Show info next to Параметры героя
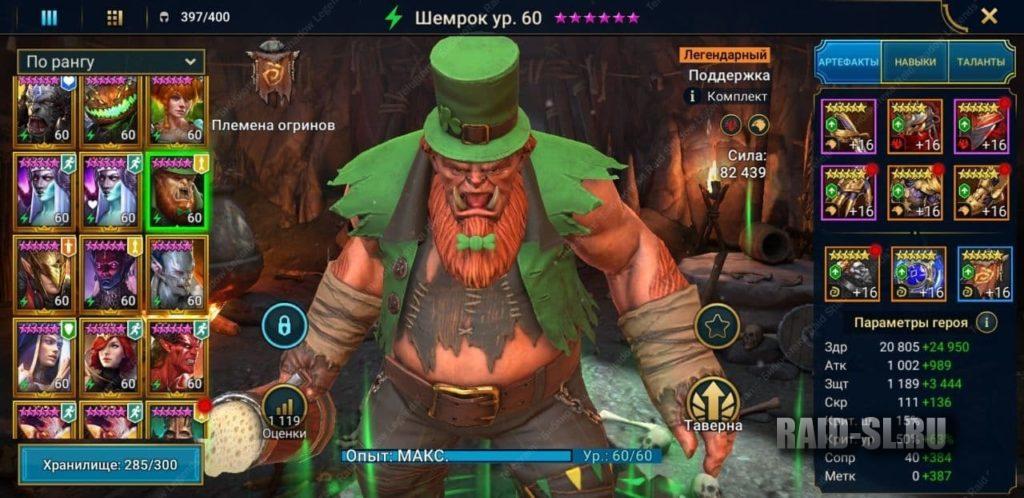Viewport: 1024px width, 498px height. click(x=986, y=322)
